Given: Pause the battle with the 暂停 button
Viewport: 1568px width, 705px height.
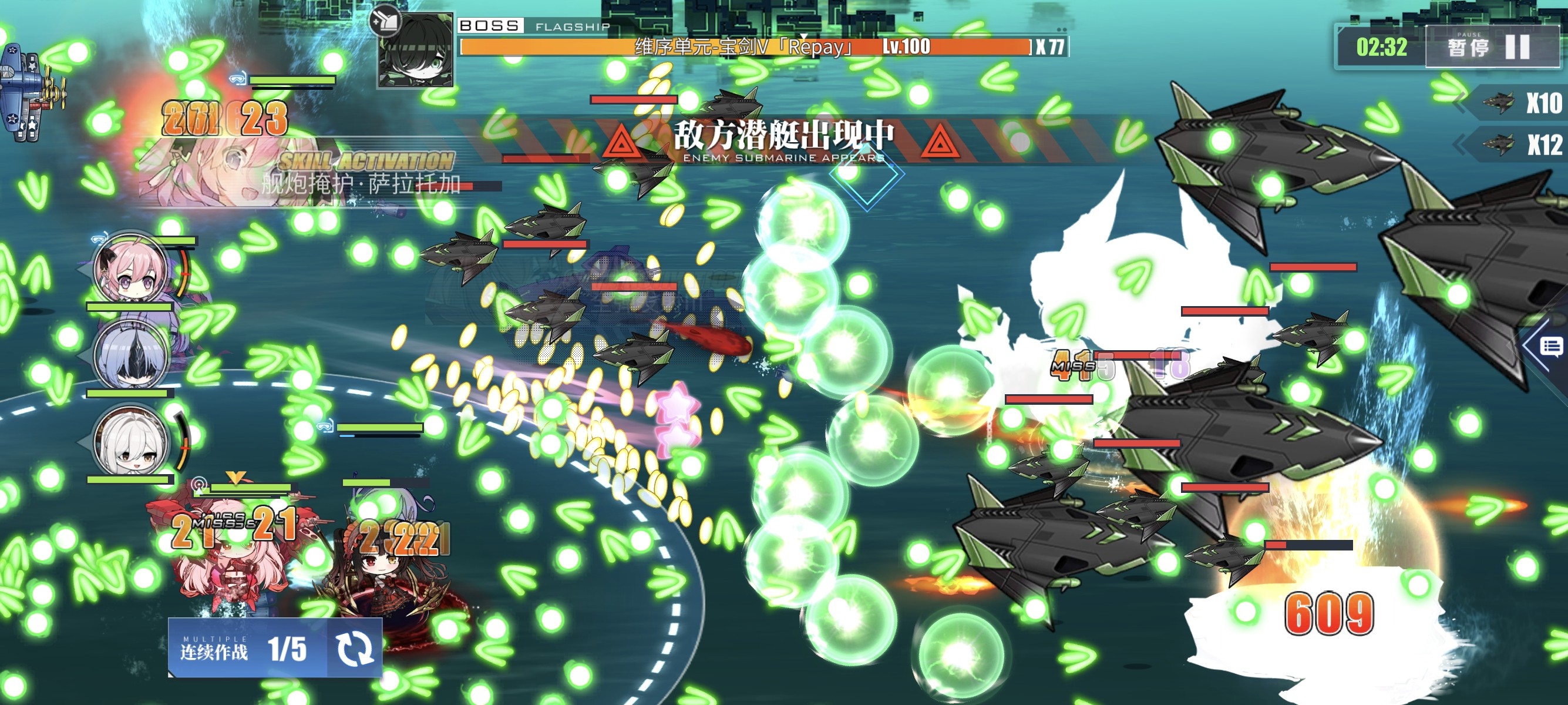Looking at the screenshot, I should [1491, 47].
